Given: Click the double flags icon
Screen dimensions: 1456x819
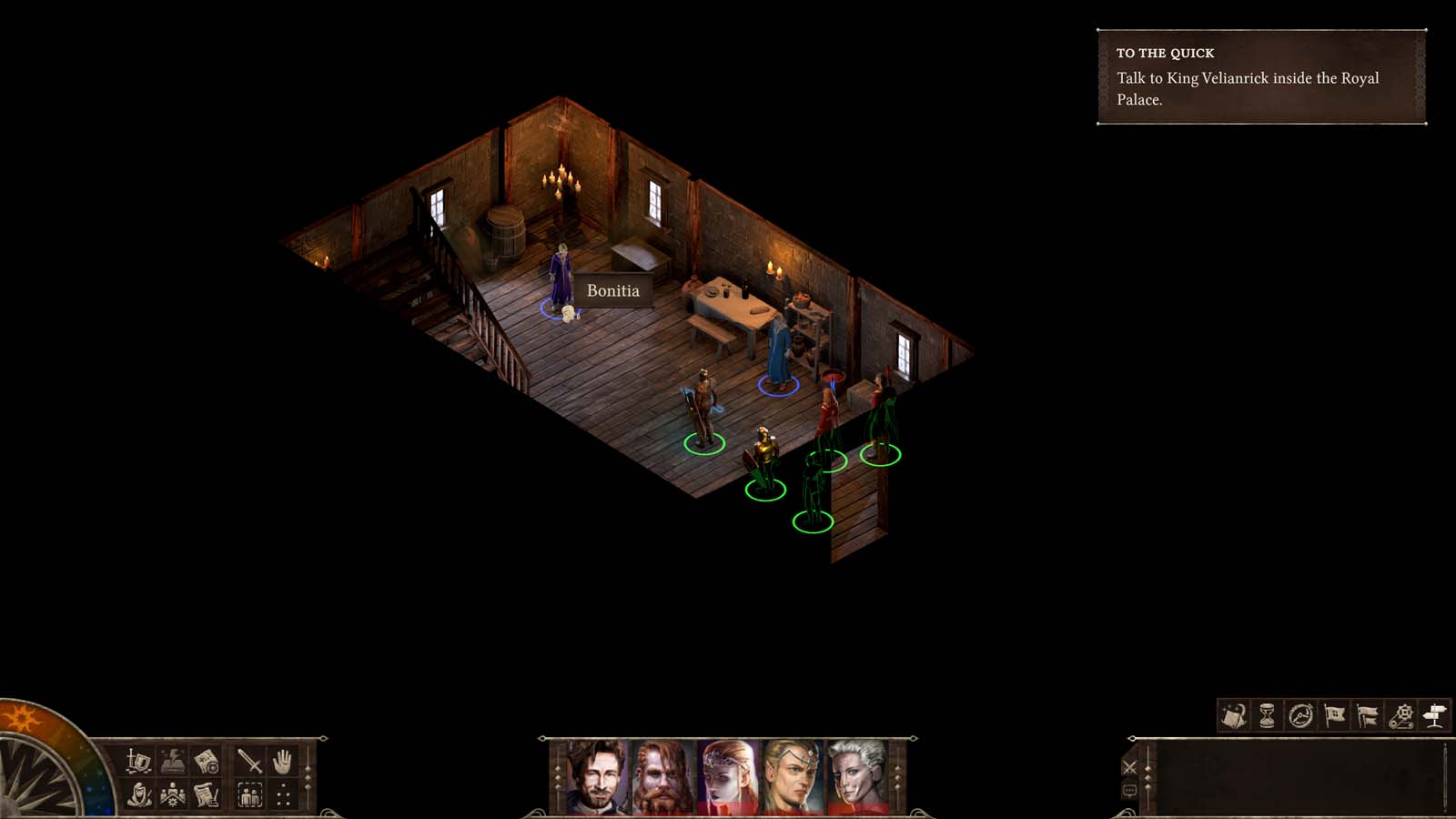Looking at the screenshot, I should click(x=1368, y=714).
